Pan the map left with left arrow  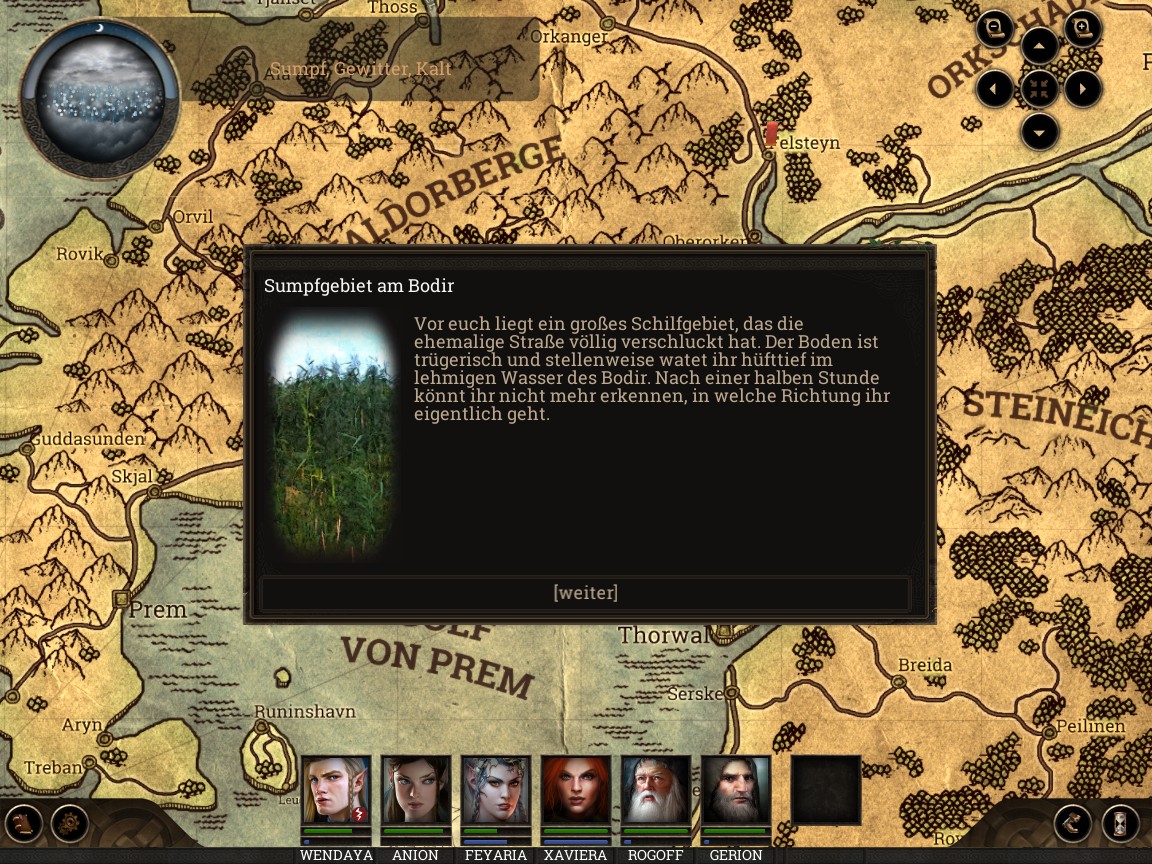click(x=994, y=89)
